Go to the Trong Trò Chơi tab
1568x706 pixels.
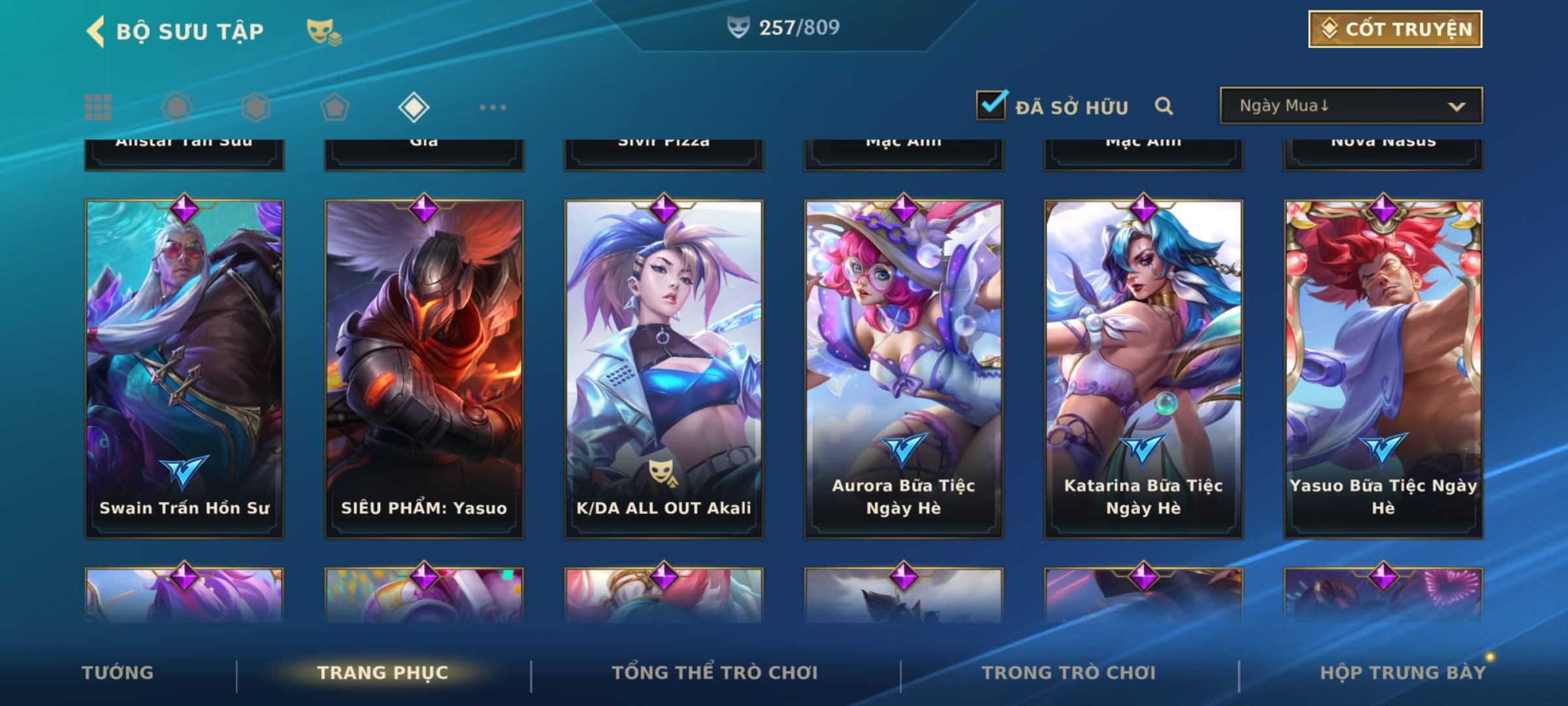[1069, 673]
